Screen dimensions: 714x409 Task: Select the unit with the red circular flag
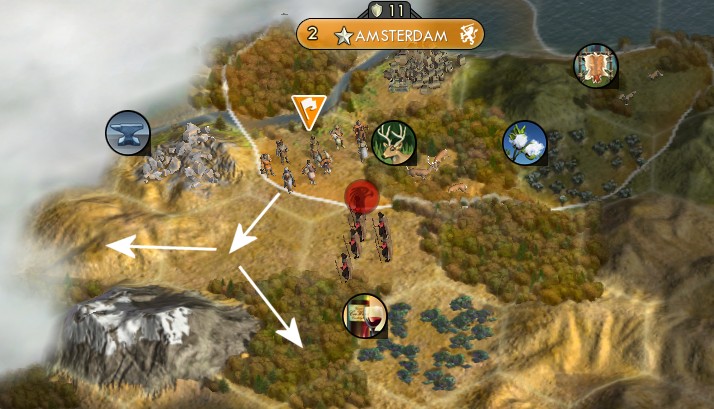point(360,196)
